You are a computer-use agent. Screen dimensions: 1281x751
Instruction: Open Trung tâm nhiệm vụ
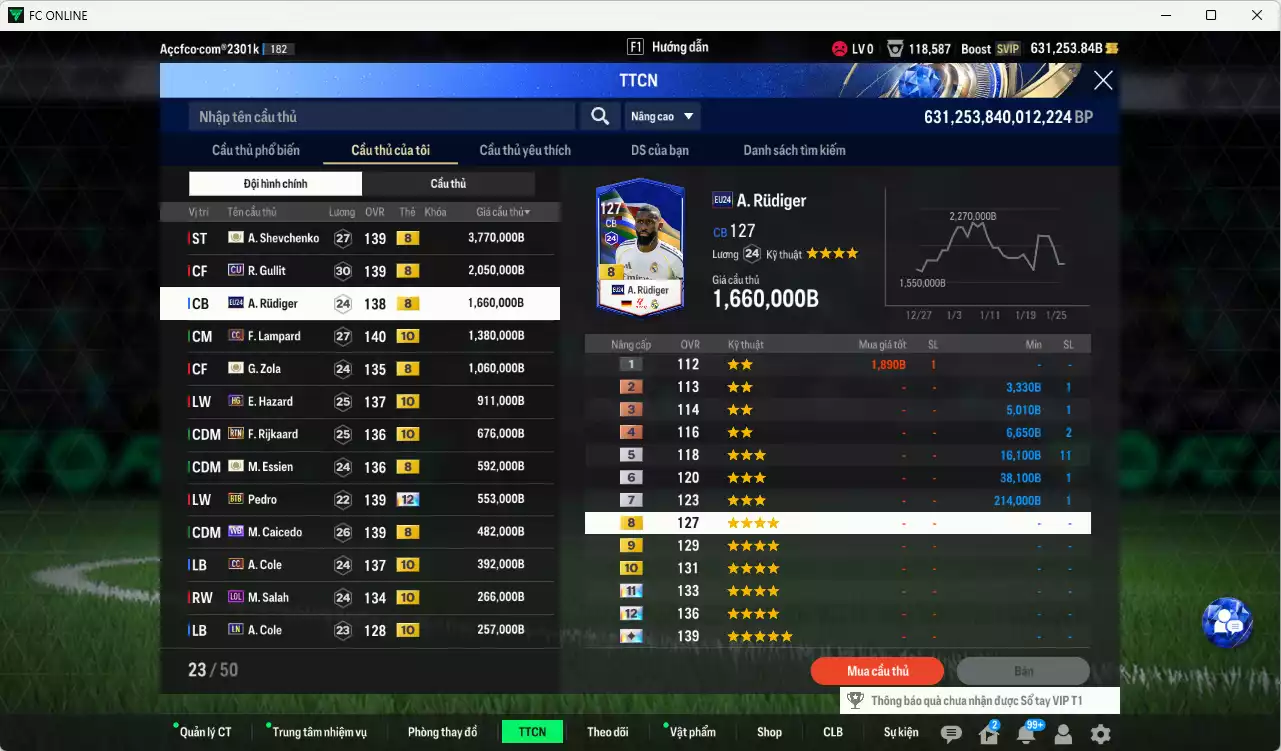[x=319, y=732]
